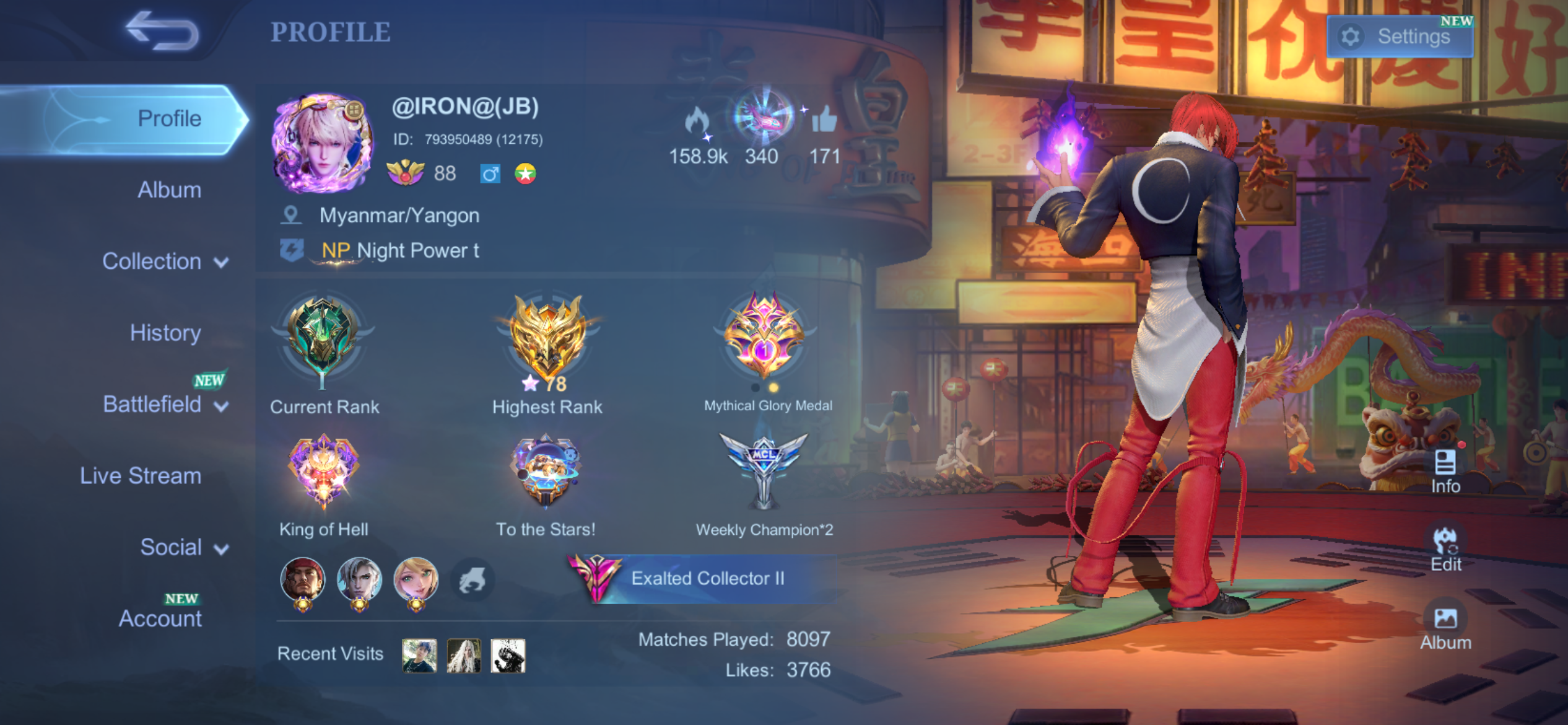Select the King of Hell achievement
The width and height of the screenshot is (1568, 725).
point(323,471)
